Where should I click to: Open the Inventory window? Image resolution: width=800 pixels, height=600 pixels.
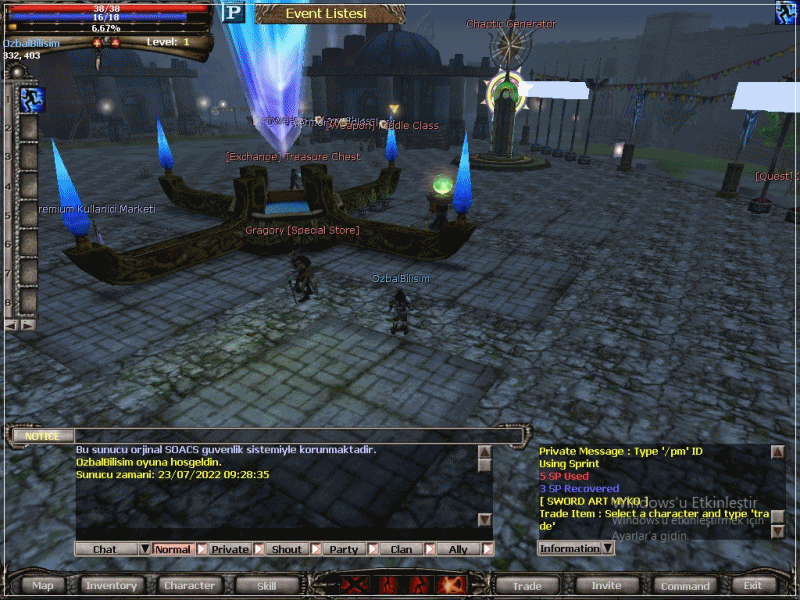click(x=111, y=585)
